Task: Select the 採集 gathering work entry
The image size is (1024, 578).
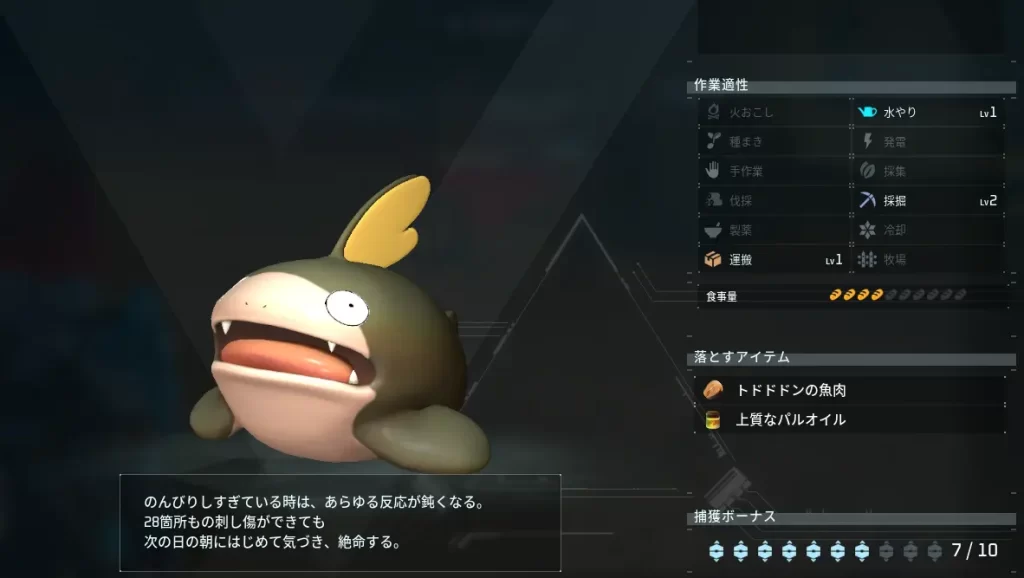Action: [x=927, y=171]
